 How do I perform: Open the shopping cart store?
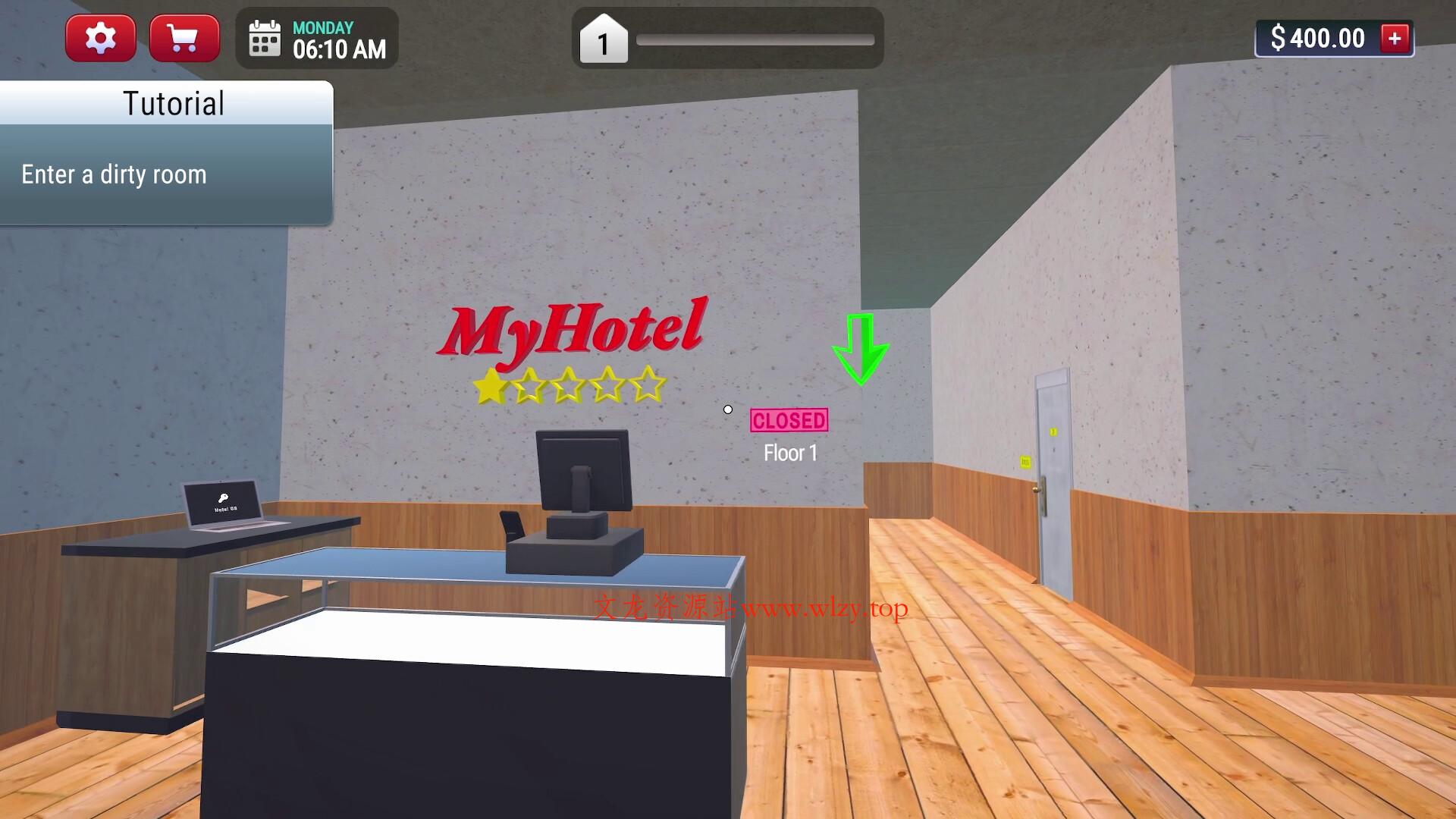click(x=184, y=37)
